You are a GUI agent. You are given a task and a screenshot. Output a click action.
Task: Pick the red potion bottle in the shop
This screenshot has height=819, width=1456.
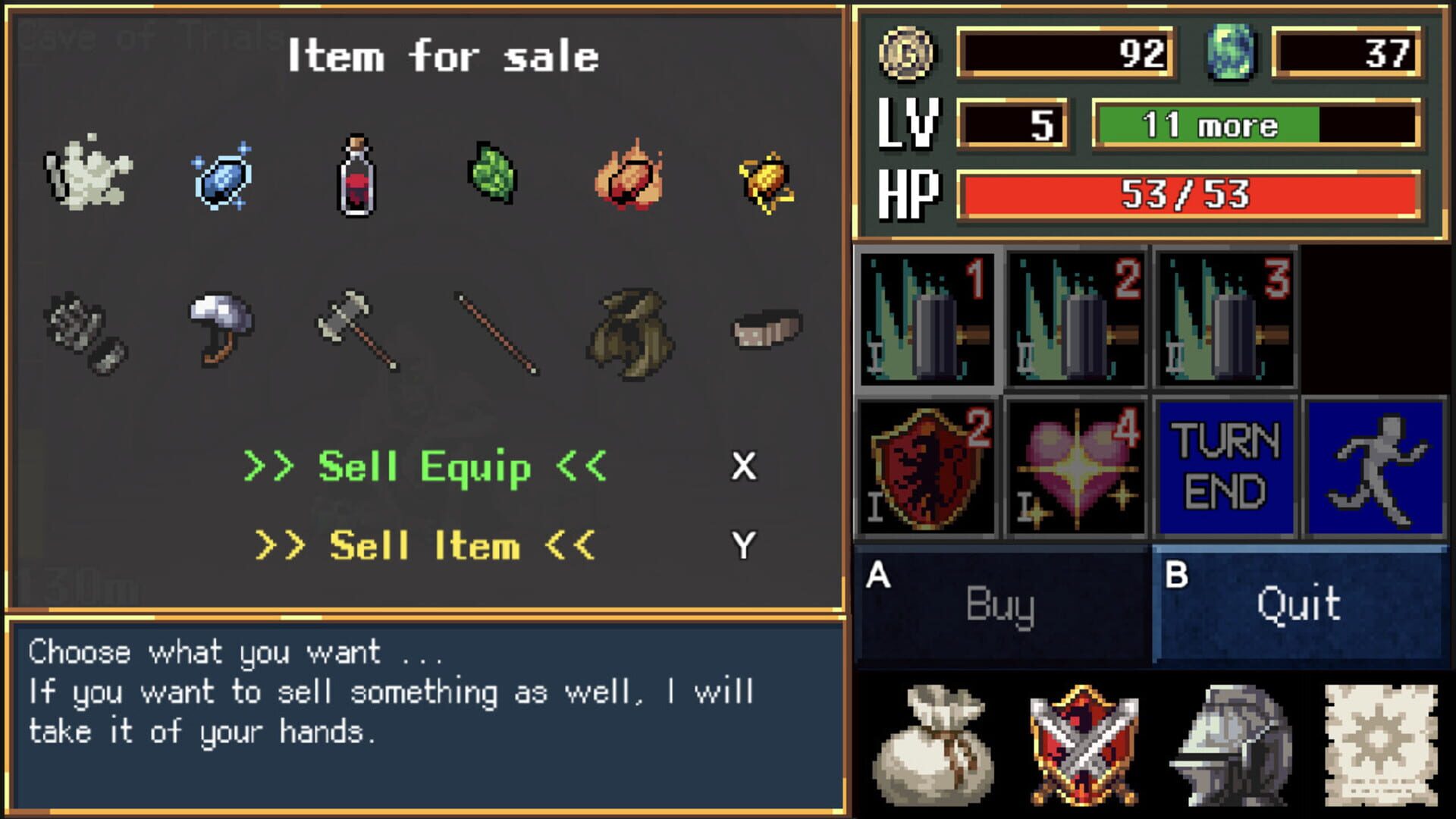click(355, 178)
